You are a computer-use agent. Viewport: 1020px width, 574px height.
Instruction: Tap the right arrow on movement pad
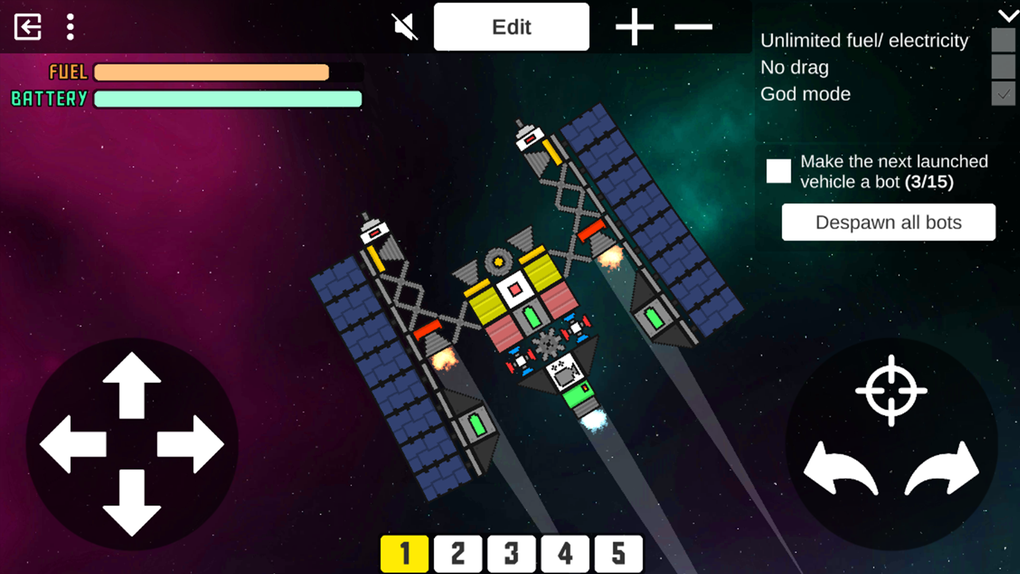190,444
